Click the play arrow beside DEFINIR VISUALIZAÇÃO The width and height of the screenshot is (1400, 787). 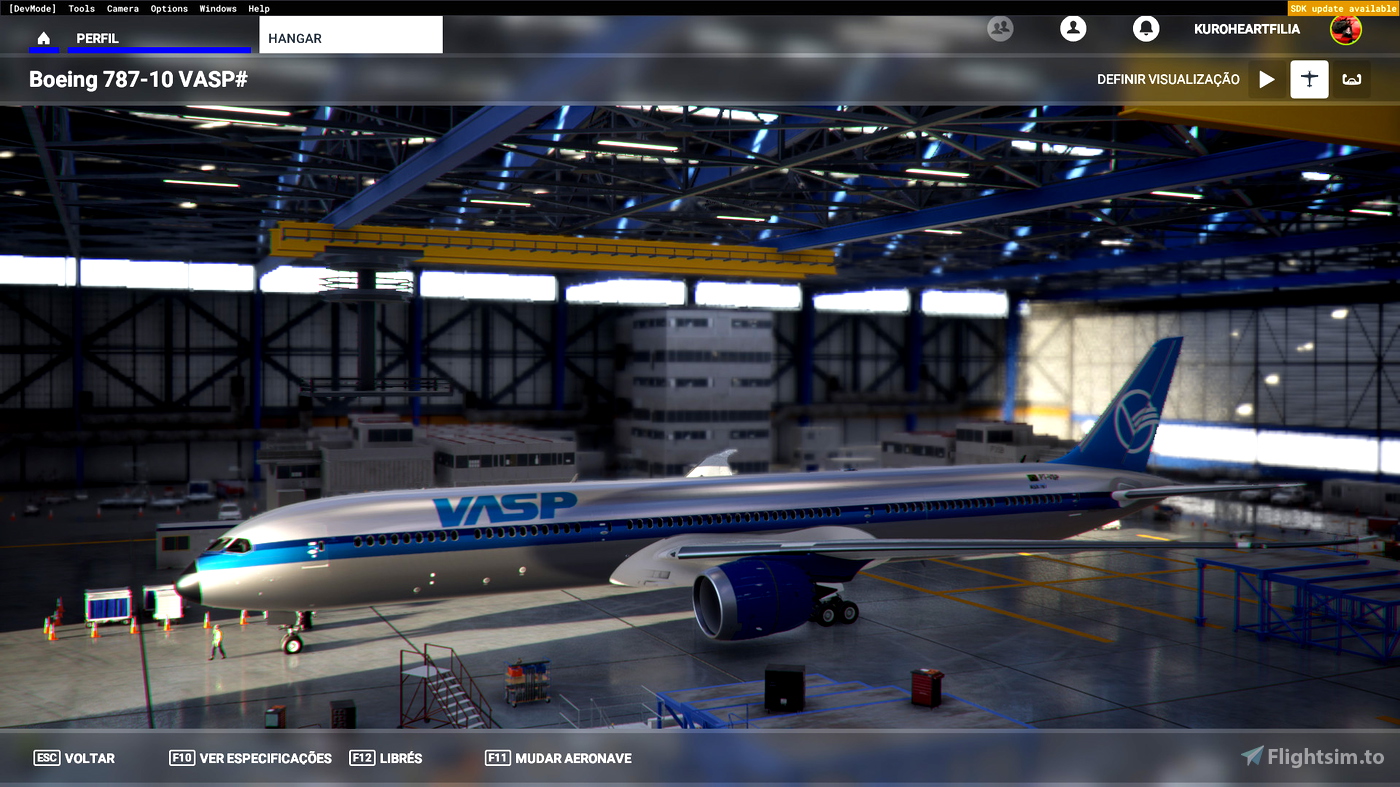[x=1267, y=79]
